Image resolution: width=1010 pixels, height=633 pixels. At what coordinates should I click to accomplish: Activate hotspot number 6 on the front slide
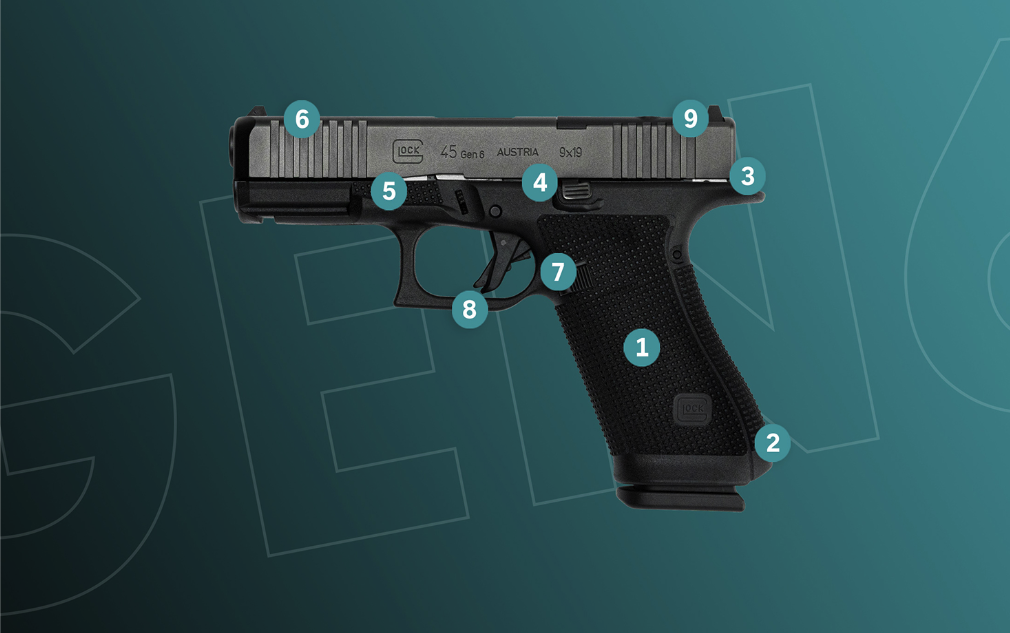[x=302, y=120]
